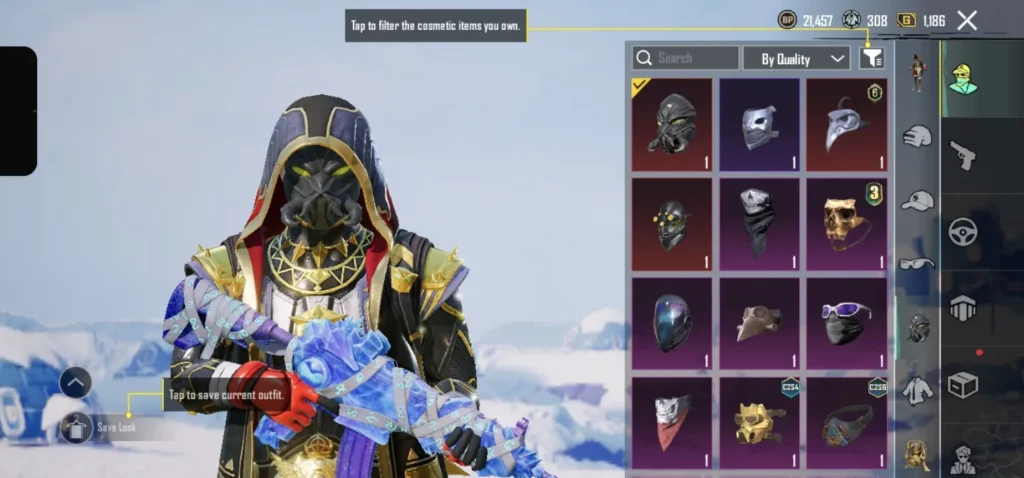Switch to the cap headwear category
Image resolution: width=1024 pixels, height=478 pixels.
[x=917, y=201]
